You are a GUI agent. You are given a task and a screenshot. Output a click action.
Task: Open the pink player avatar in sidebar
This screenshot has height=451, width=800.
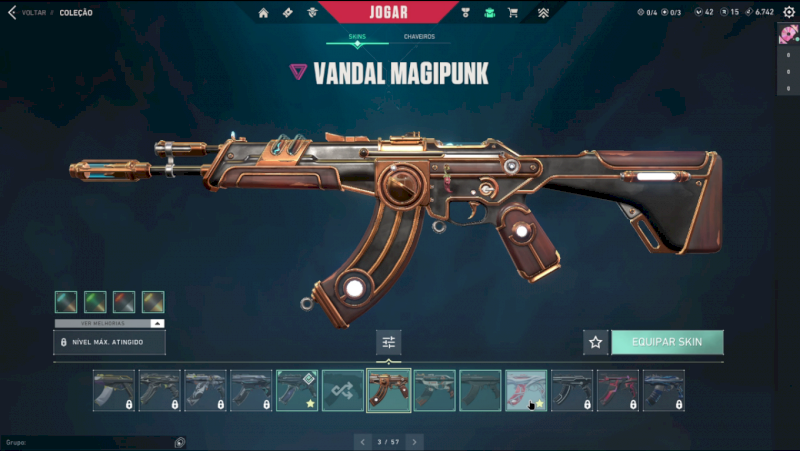coord(788,36)
